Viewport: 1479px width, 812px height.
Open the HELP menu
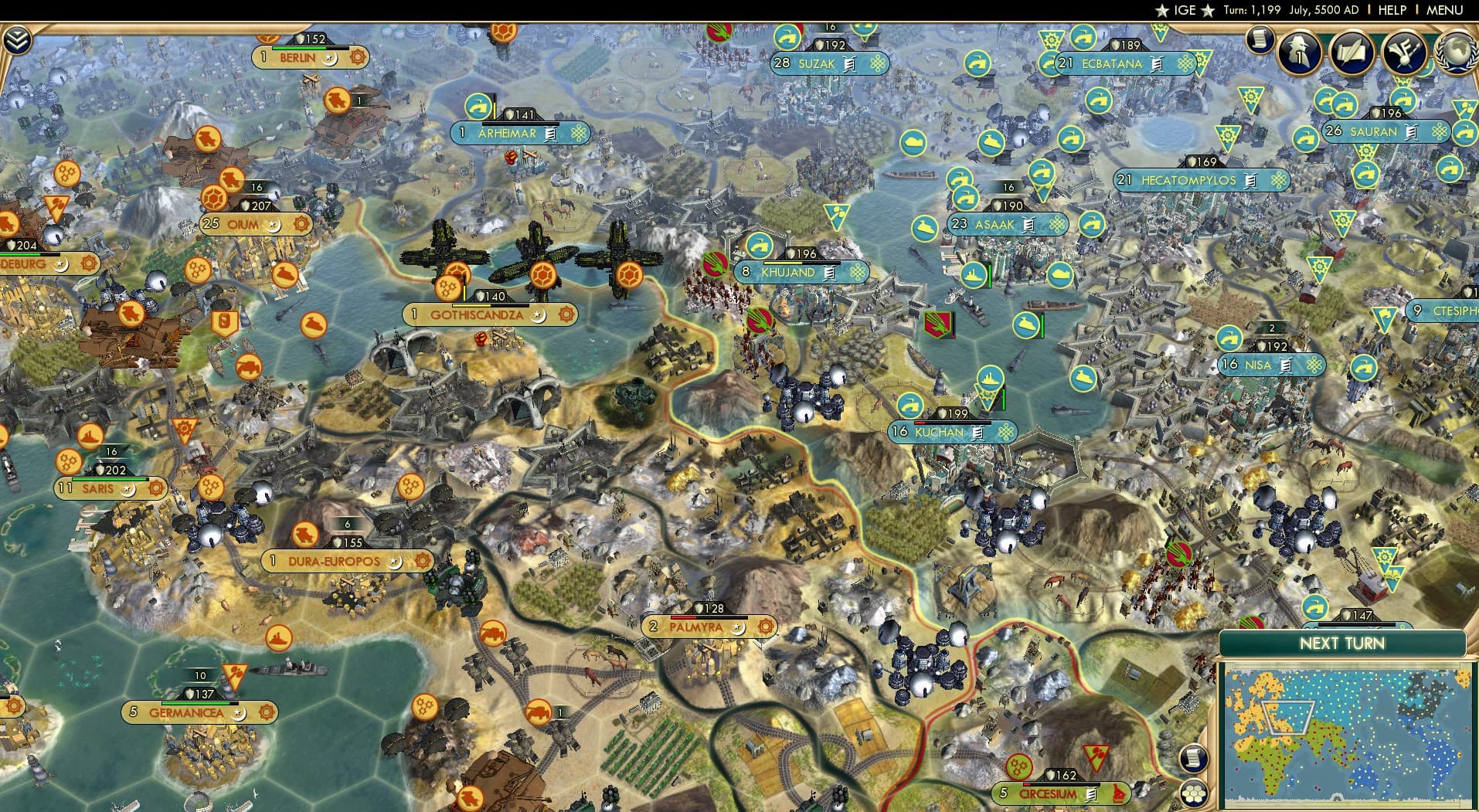1391,10
